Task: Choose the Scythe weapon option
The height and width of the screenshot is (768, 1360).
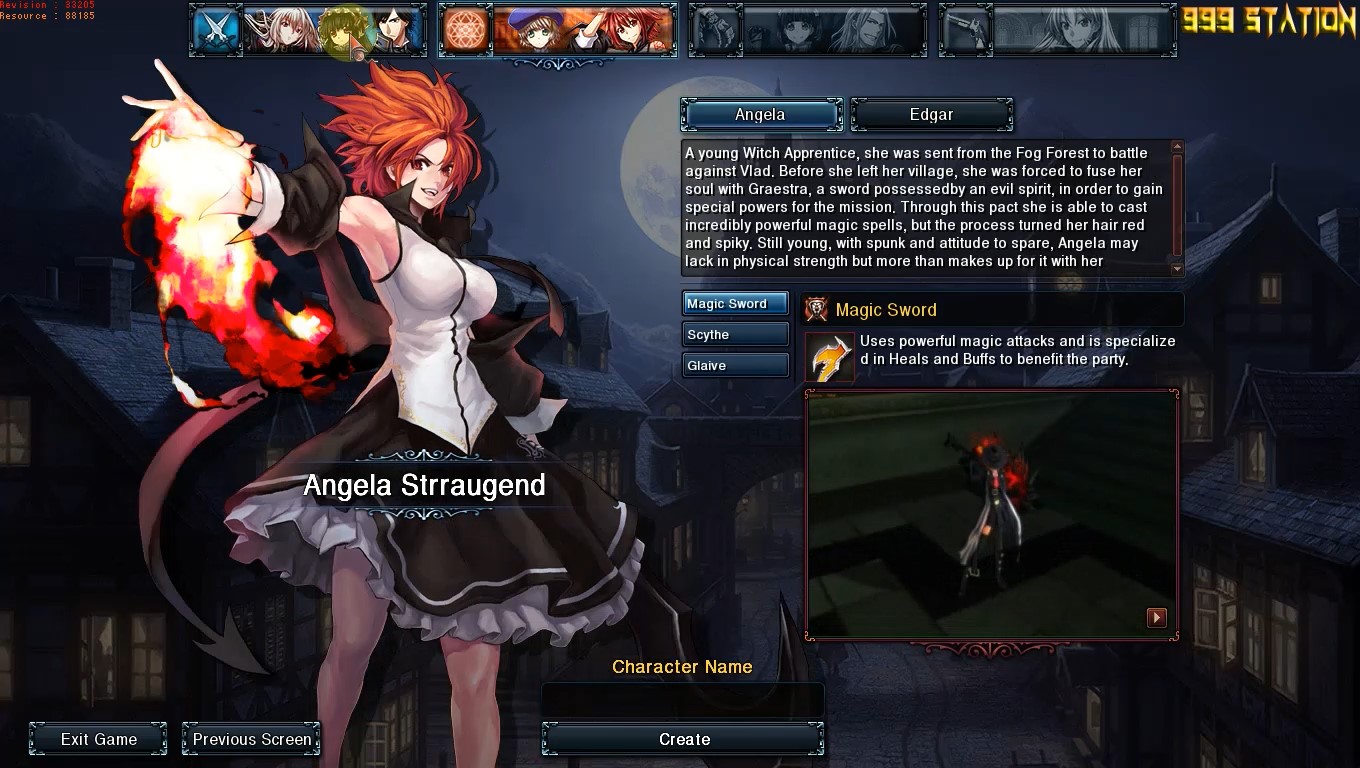Action: pyautogui.click(x=735, y=335)
